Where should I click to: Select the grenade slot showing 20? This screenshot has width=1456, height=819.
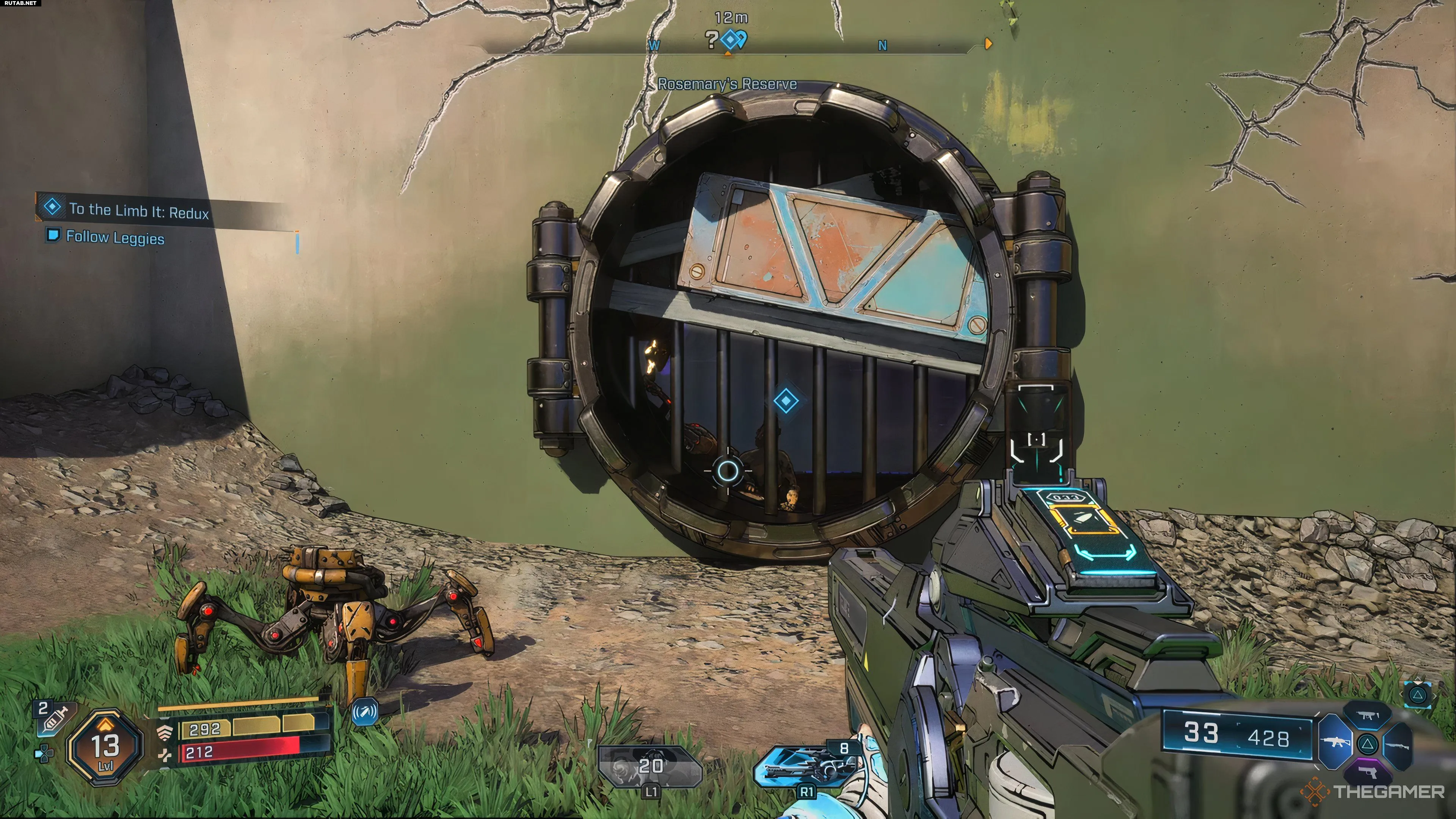[650, 766]
